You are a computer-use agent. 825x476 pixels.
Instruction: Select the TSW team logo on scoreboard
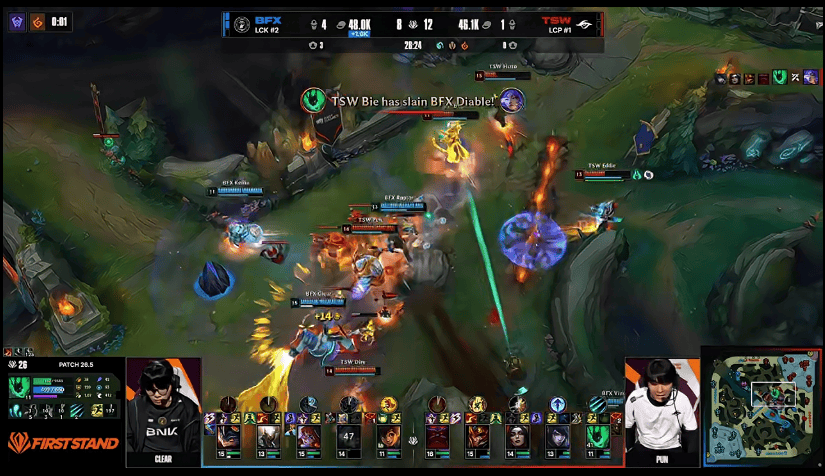[583, 24]
